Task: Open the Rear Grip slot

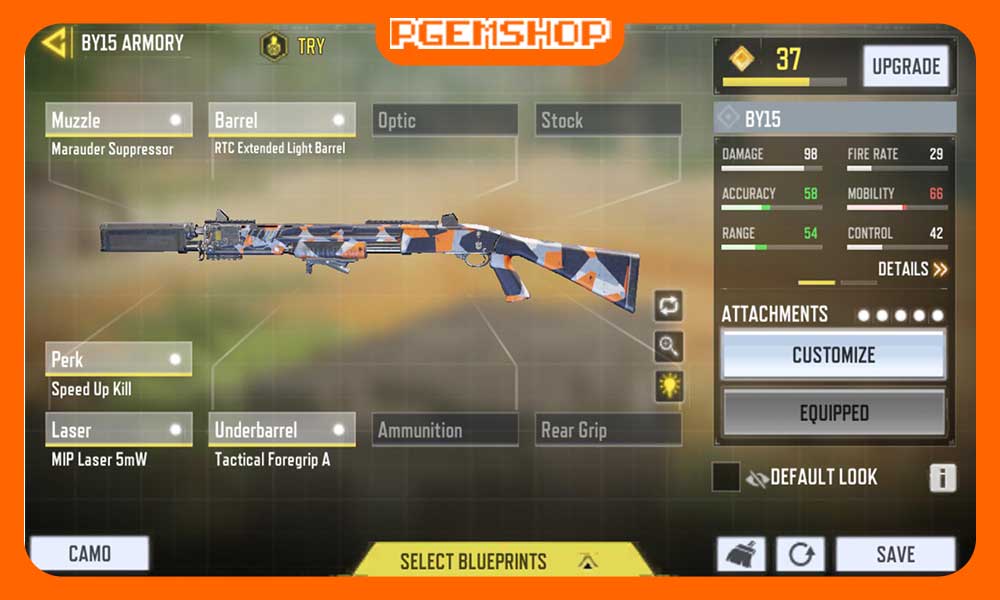Action: [608, 430]
